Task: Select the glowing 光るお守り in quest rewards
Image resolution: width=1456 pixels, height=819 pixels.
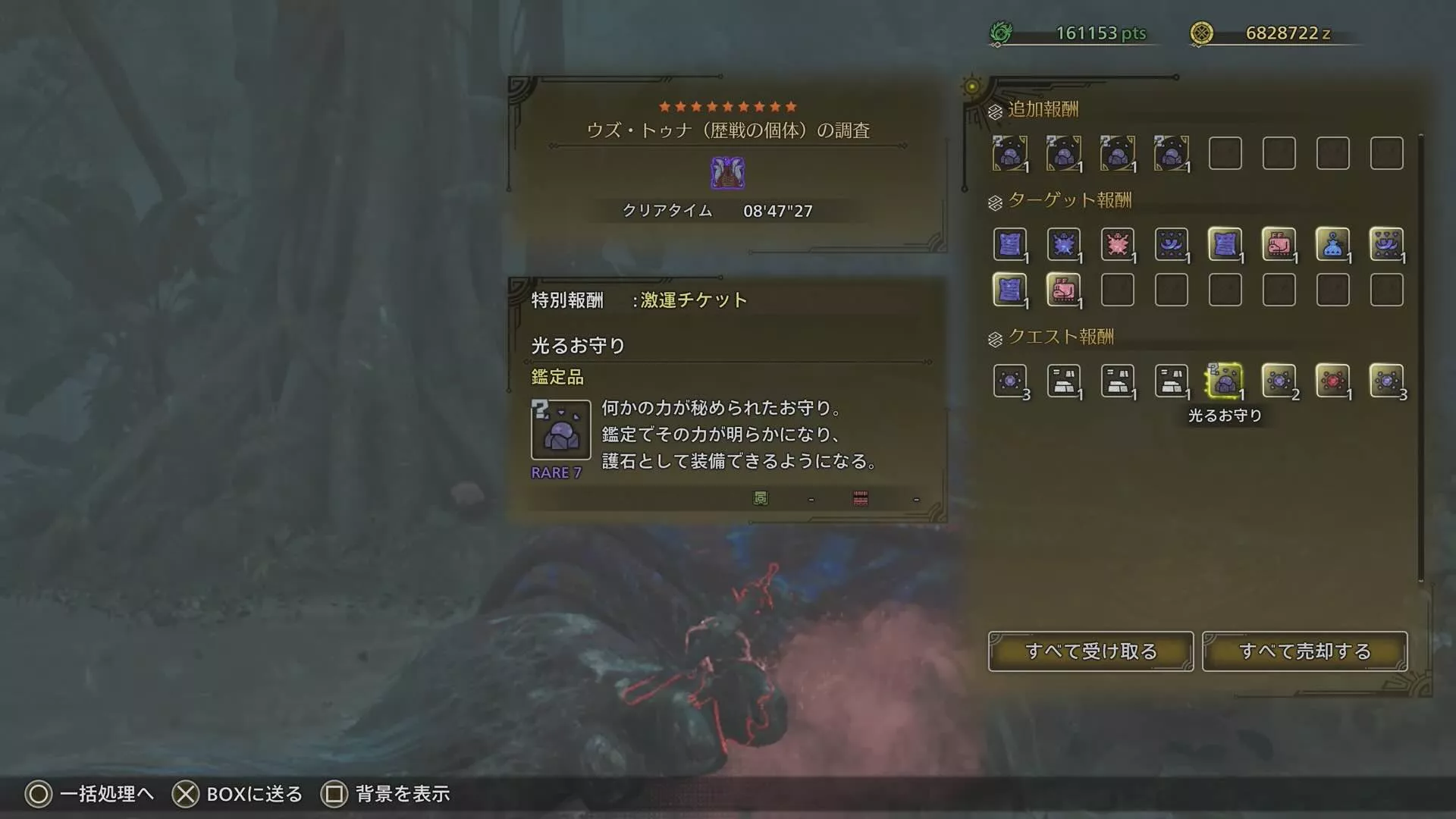Action: tap(1225, 381)
